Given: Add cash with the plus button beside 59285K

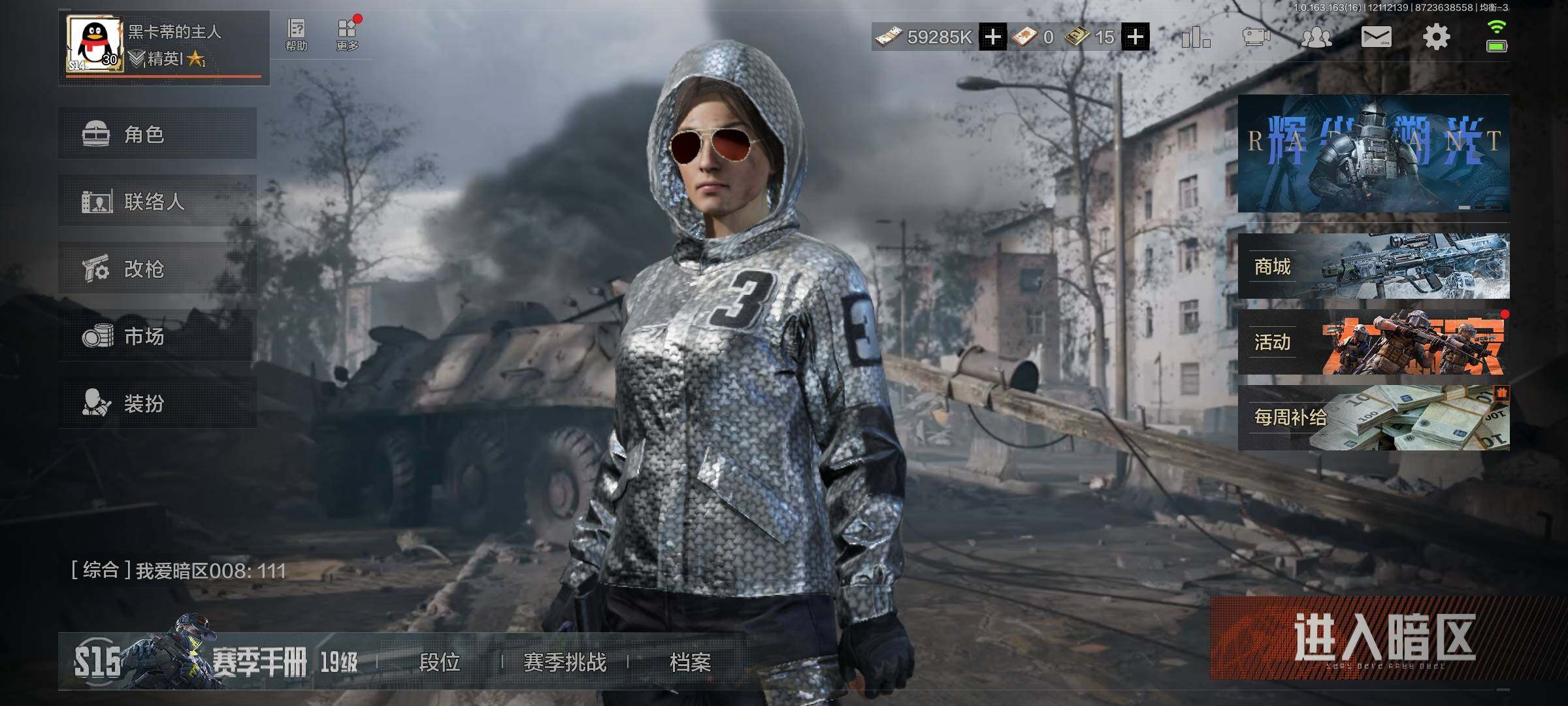Looking at the screenshot, I should [x=992, y=37].
